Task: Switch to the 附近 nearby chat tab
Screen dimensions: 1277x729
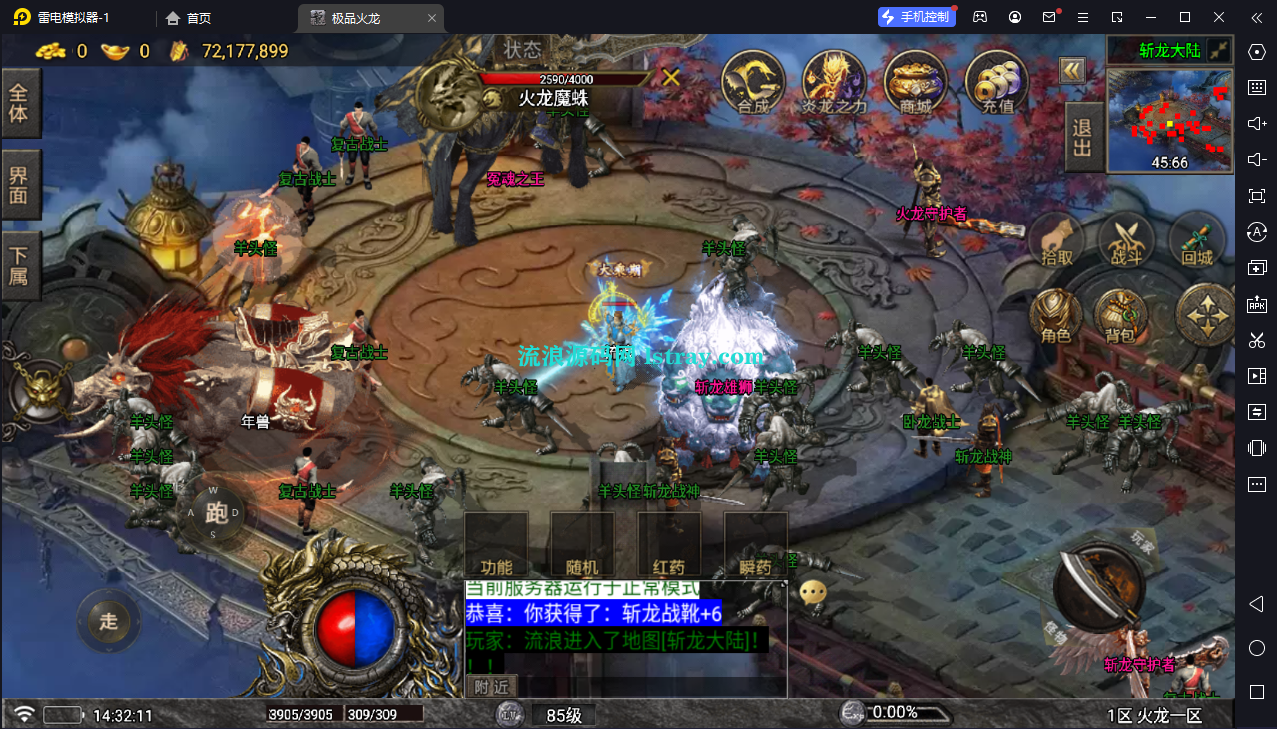Action: coord(492,687)
